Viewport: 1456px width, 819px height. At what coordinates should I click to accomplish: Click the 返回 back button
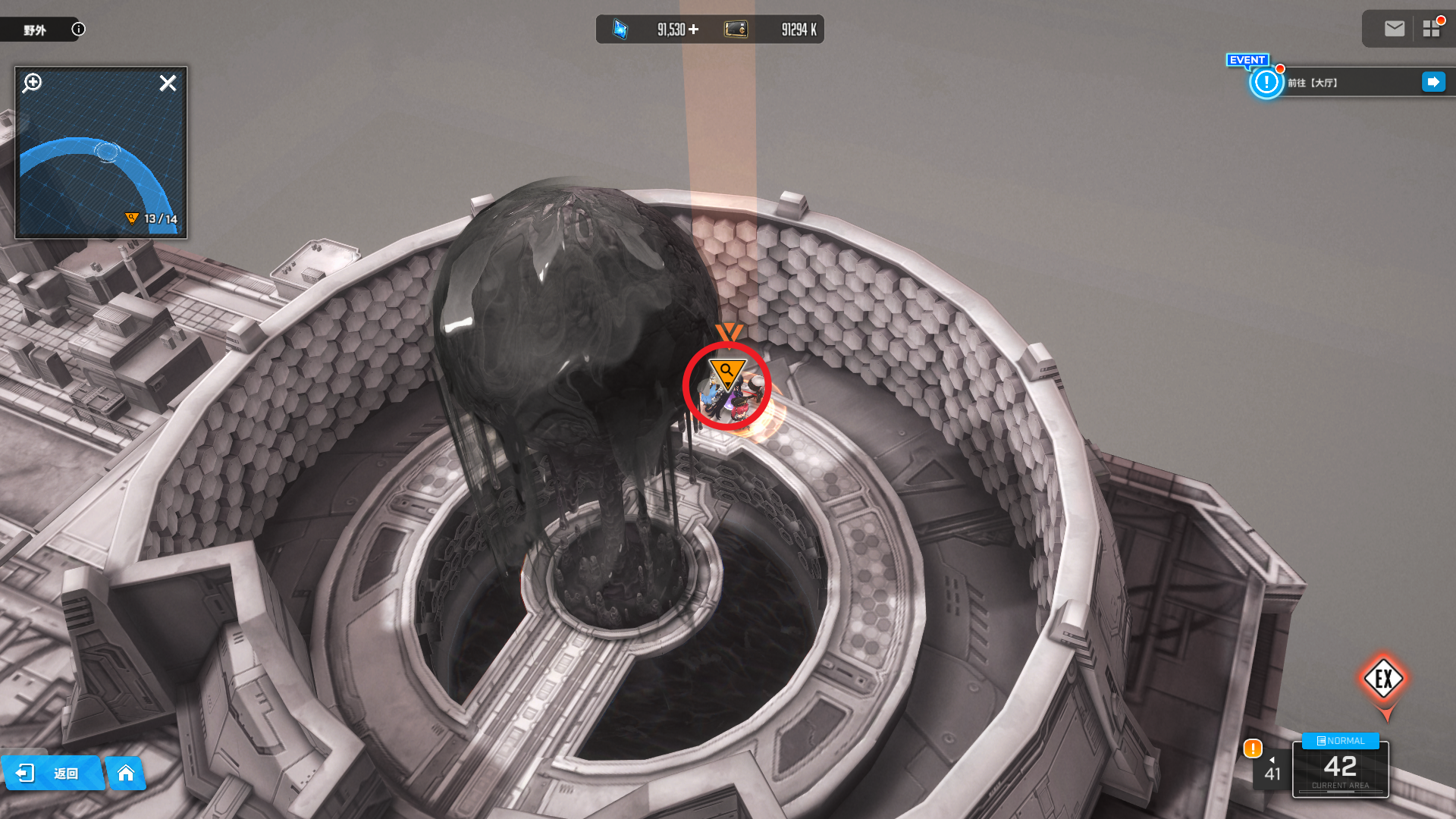pyautogui.click(x=52, y=773)
